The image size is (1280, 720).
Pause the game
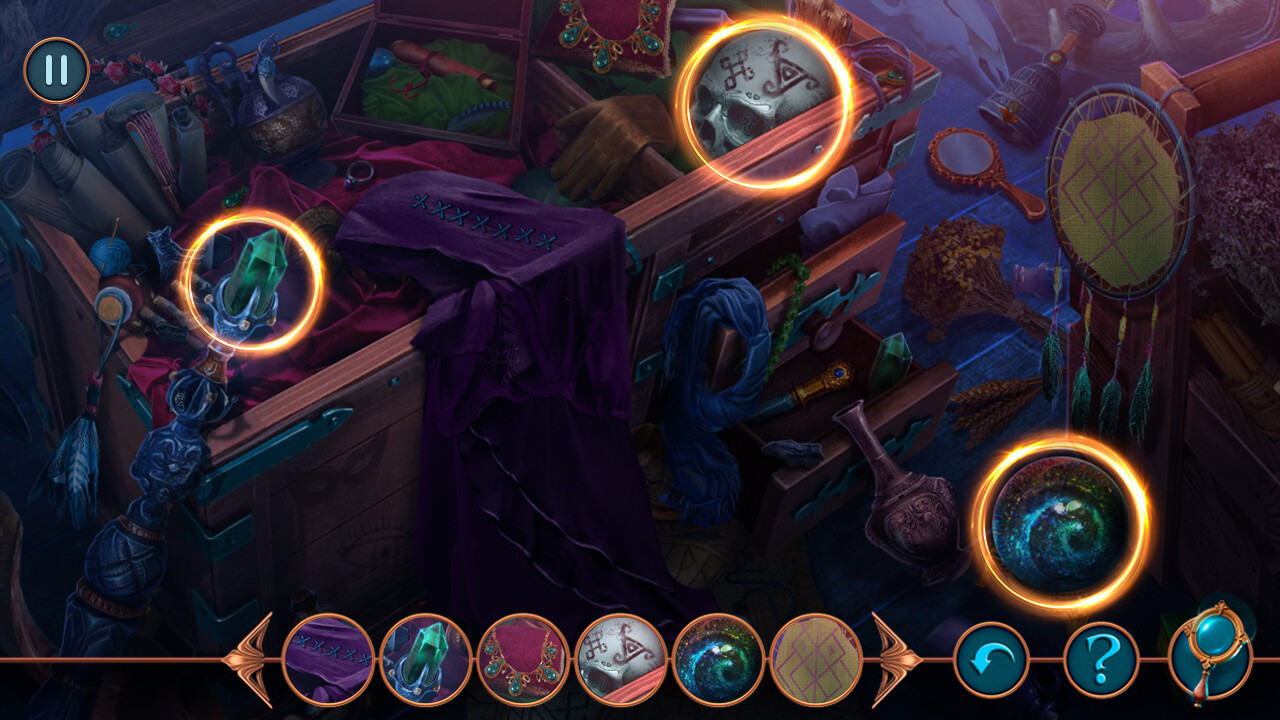(57, 70)
